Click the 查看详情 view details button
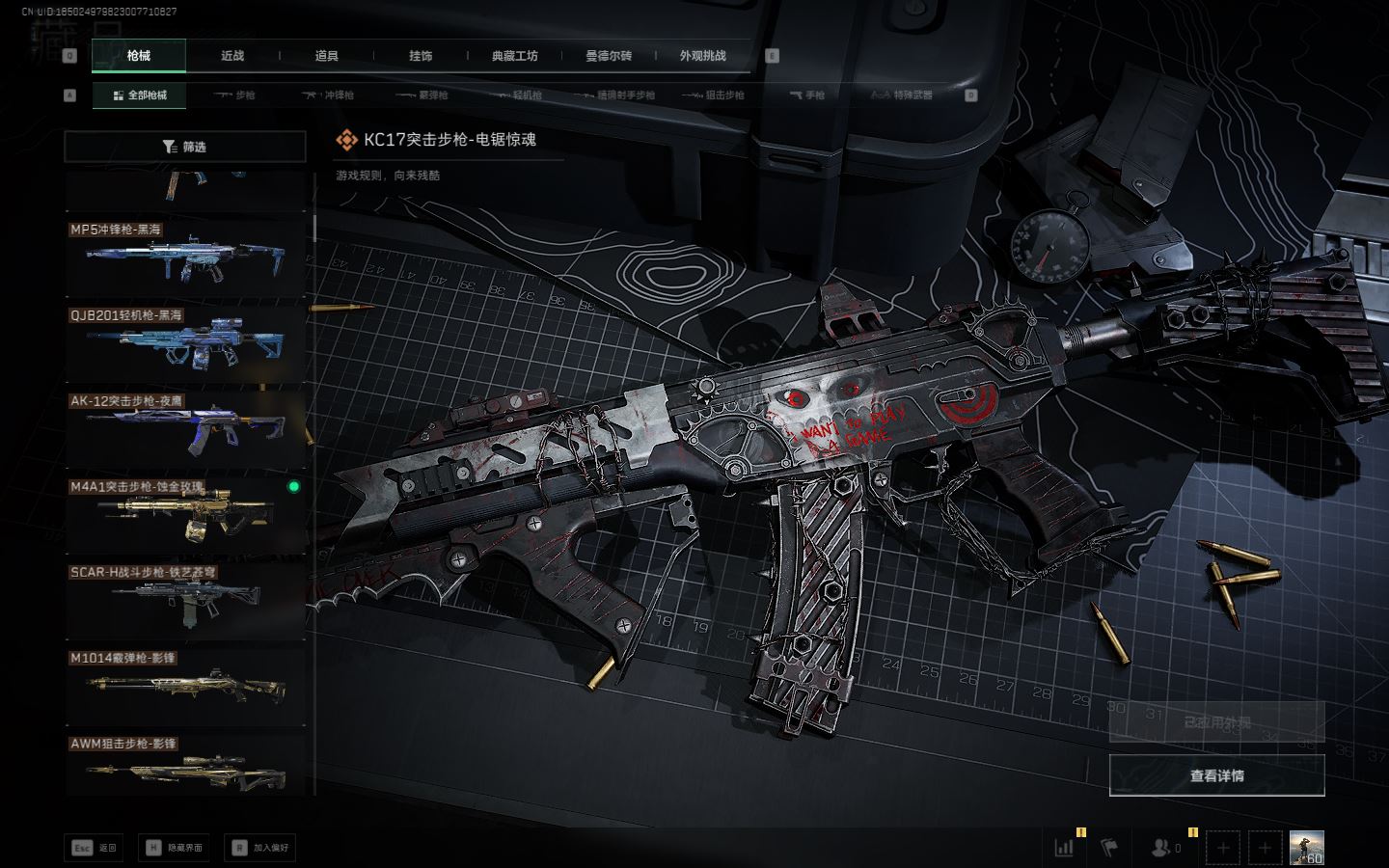 point(1216,775)
